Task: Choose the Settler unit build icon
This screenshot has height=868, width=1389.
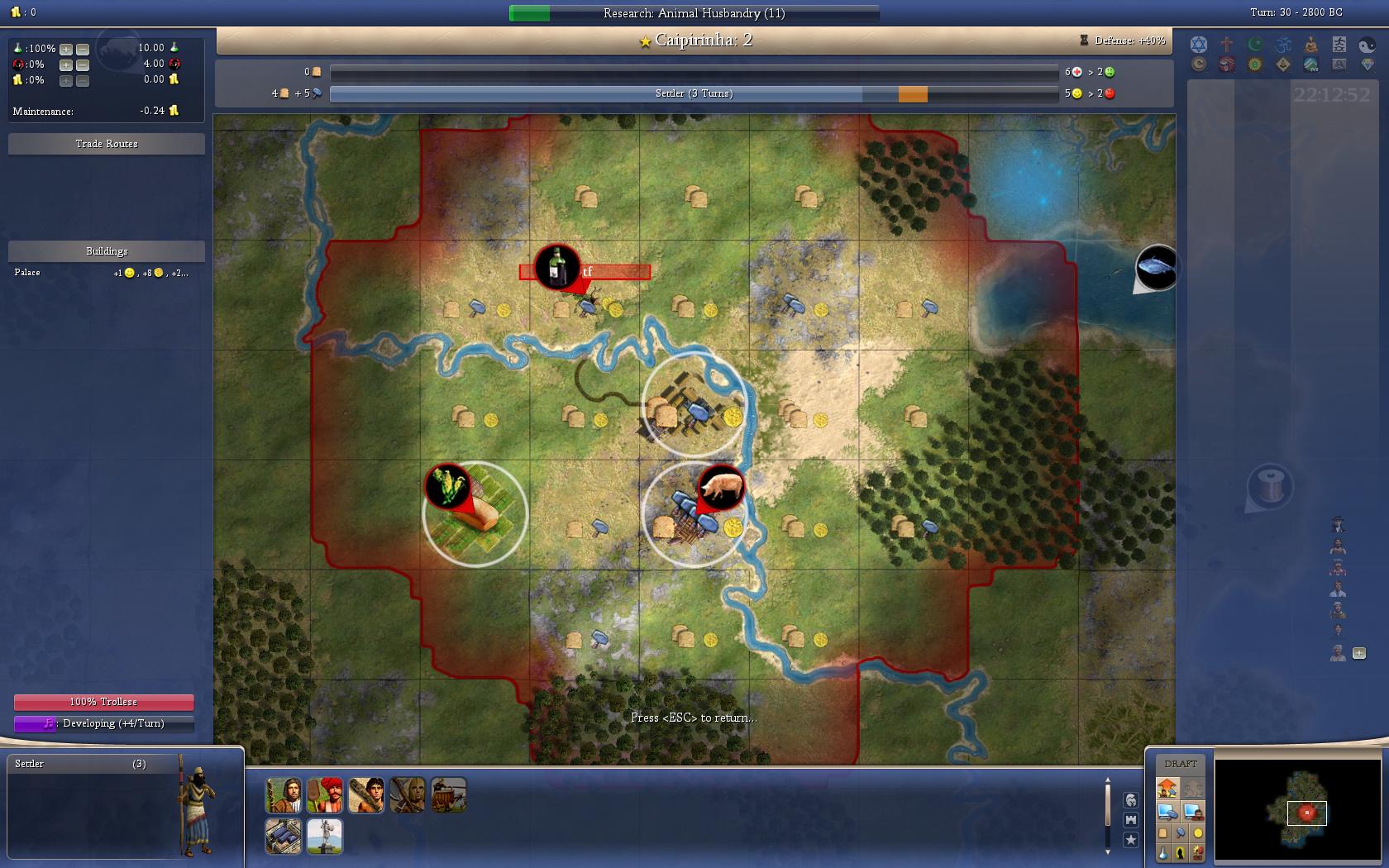Action: click(x=283, y=795)
